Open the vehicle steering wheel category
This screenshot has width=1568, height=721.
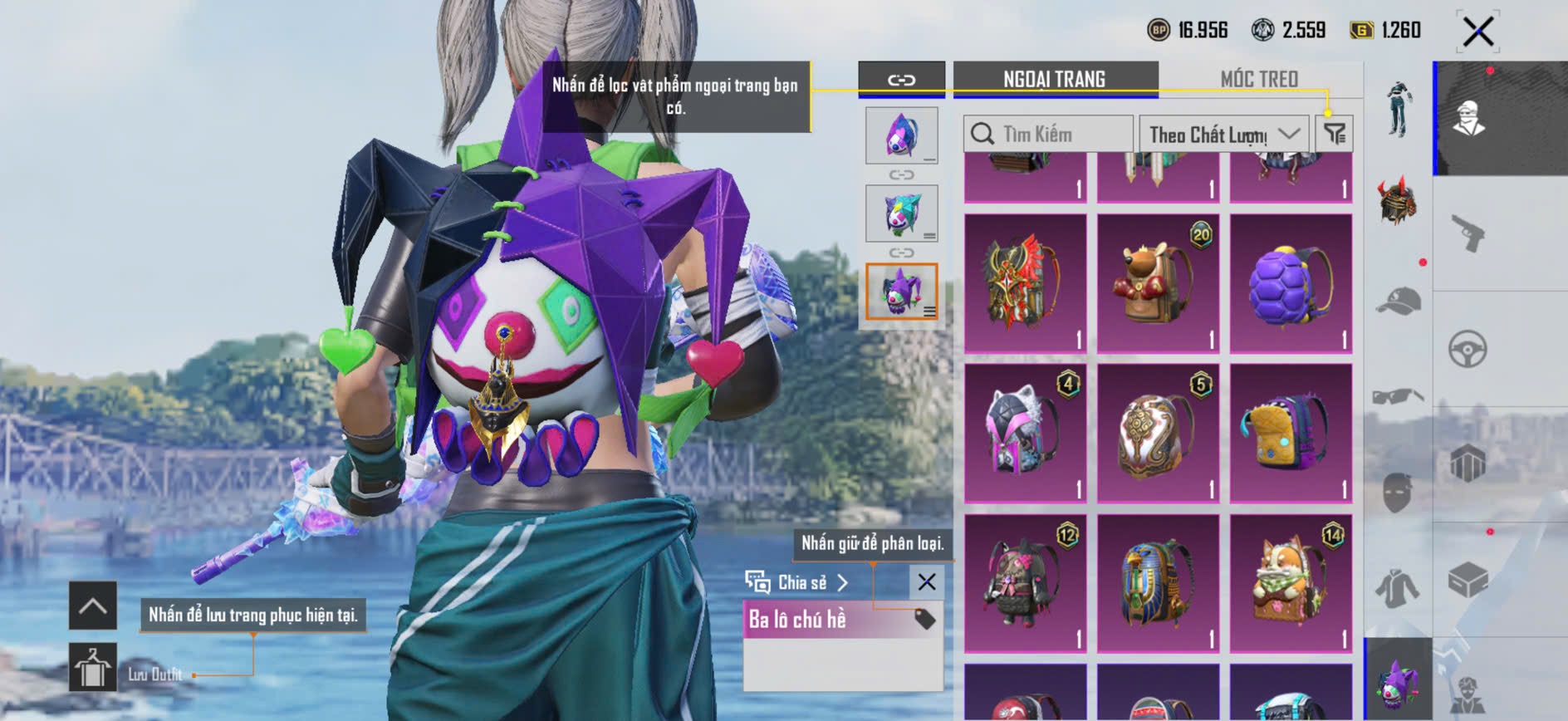tap(1468, 349)
